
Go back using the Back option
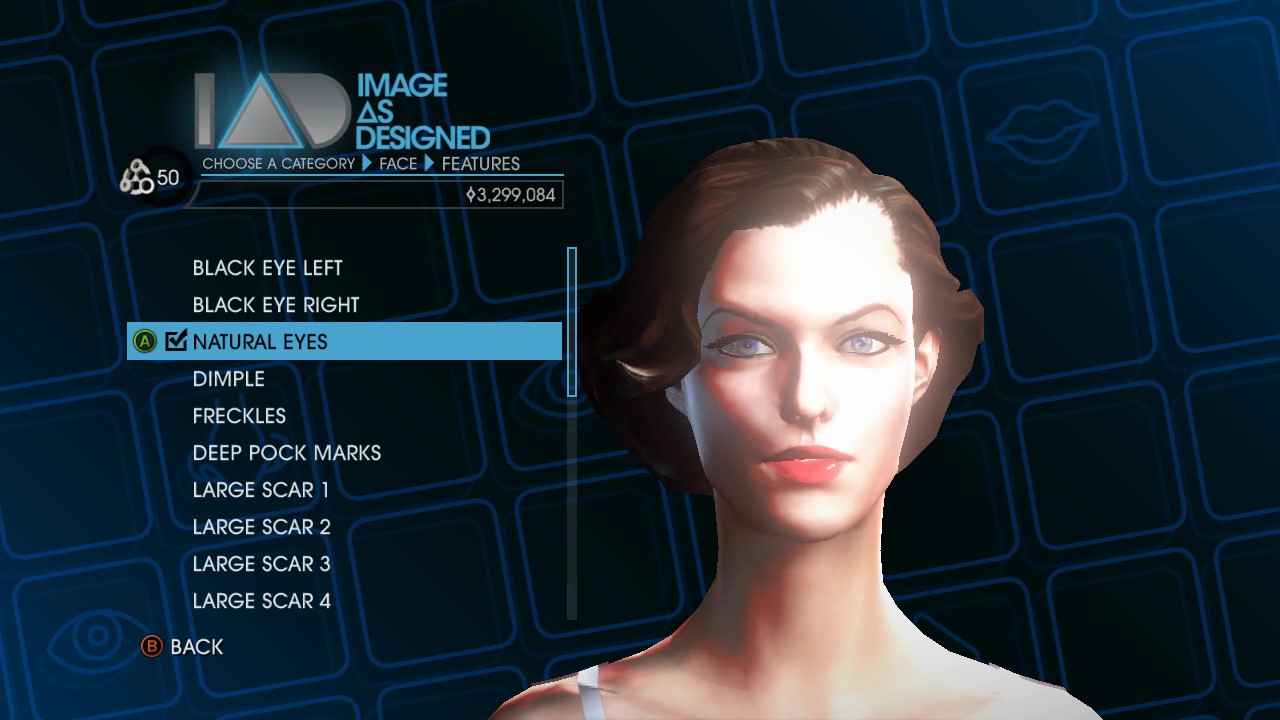(184, 647)
